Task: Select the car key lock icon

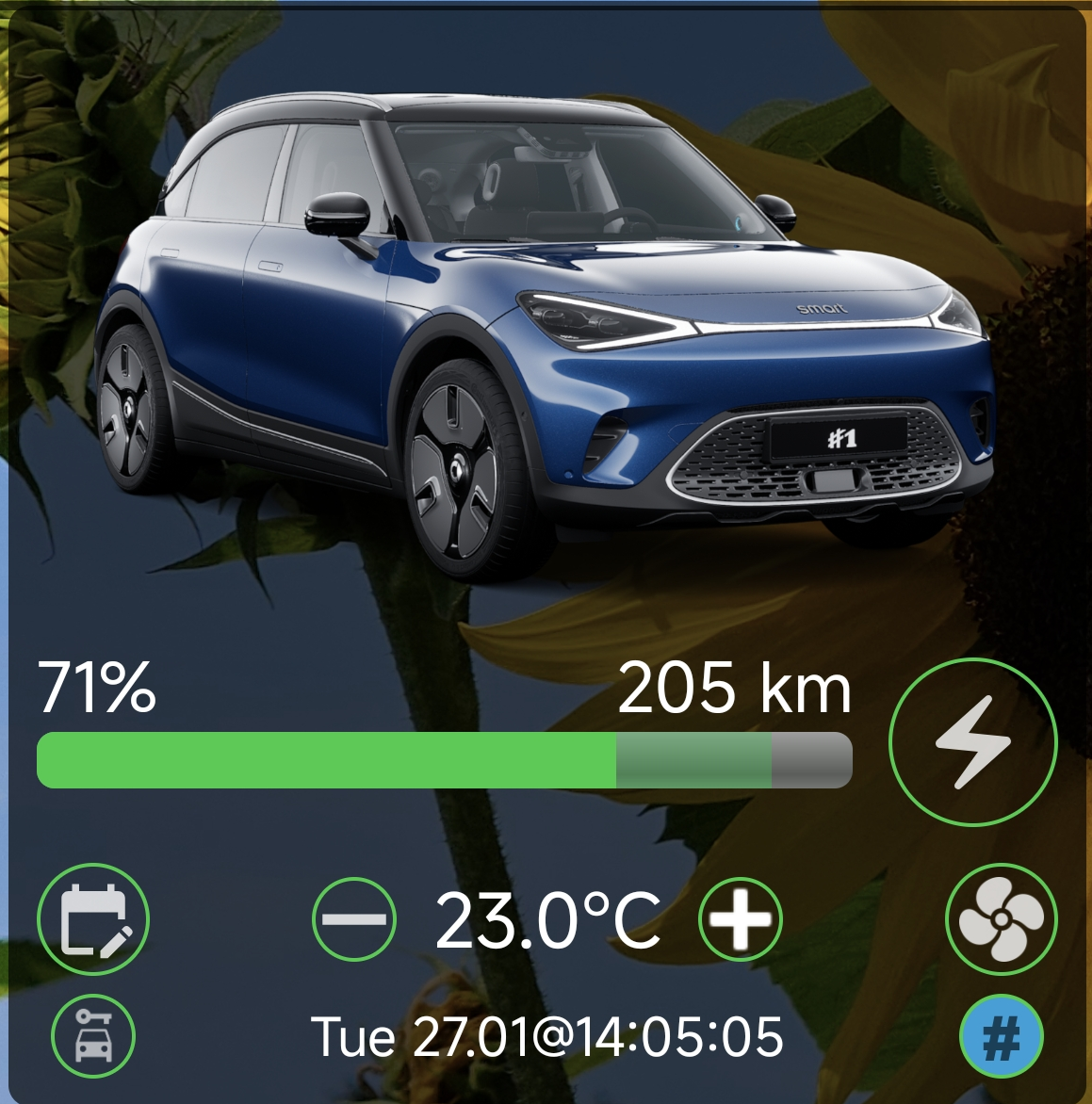Action: (93, 1036)
